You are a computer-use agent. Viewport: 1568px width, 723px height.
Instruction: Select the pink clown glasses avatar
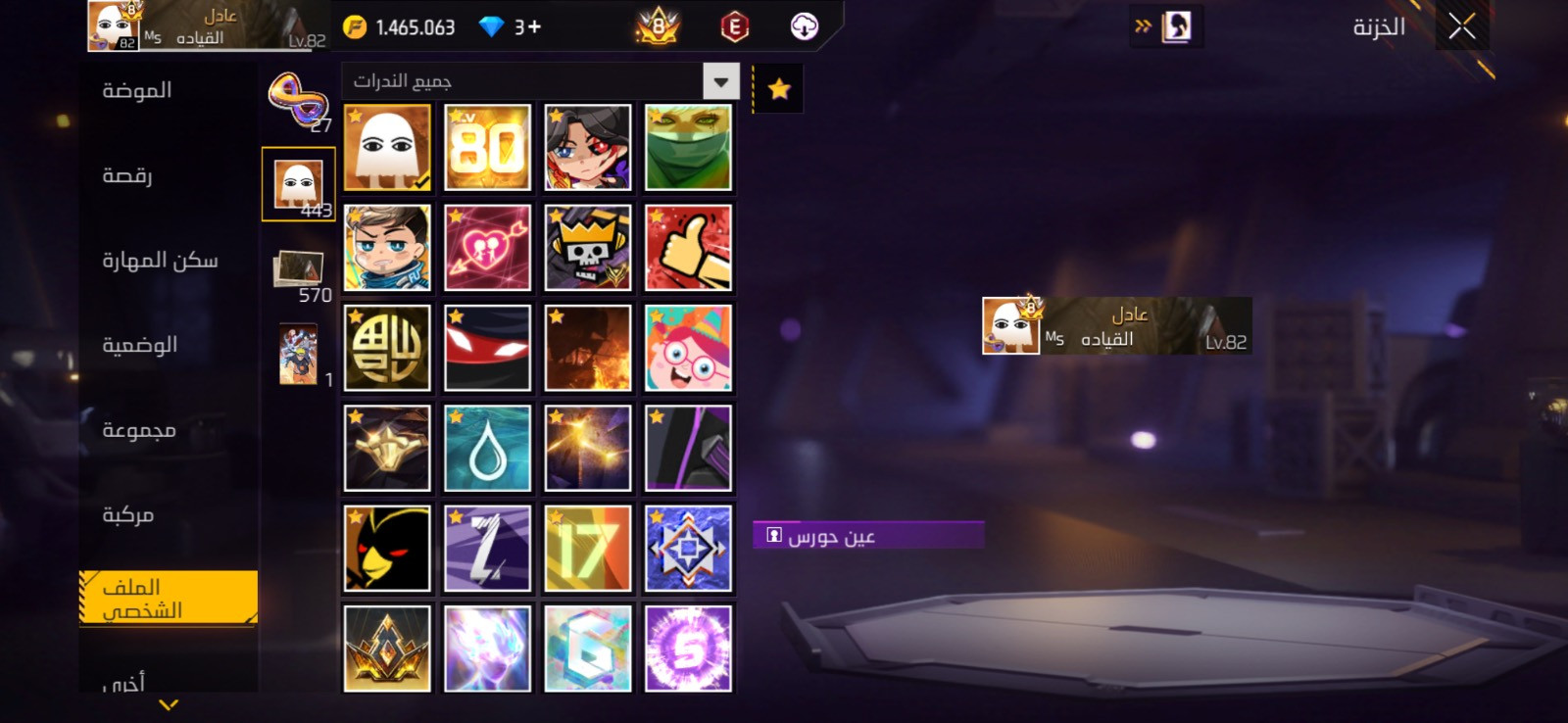click(x=688, y=348)
